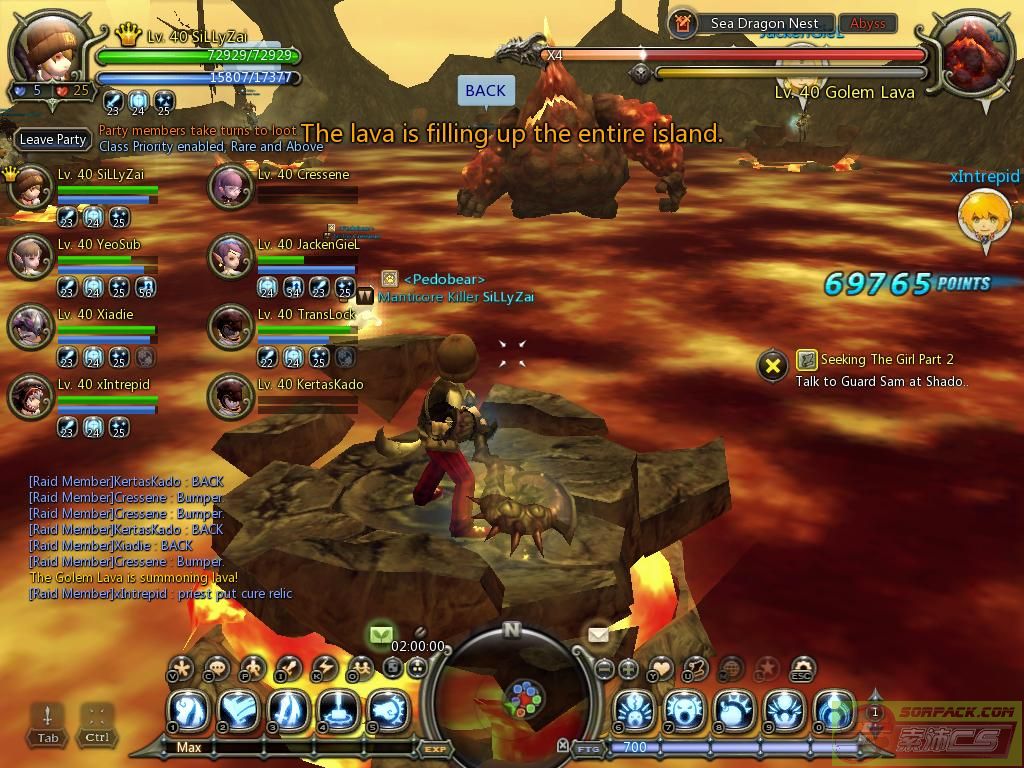Choose Xiadie's party portrait
Viewport: 1024px width, 768px height.
pos(31,327)
